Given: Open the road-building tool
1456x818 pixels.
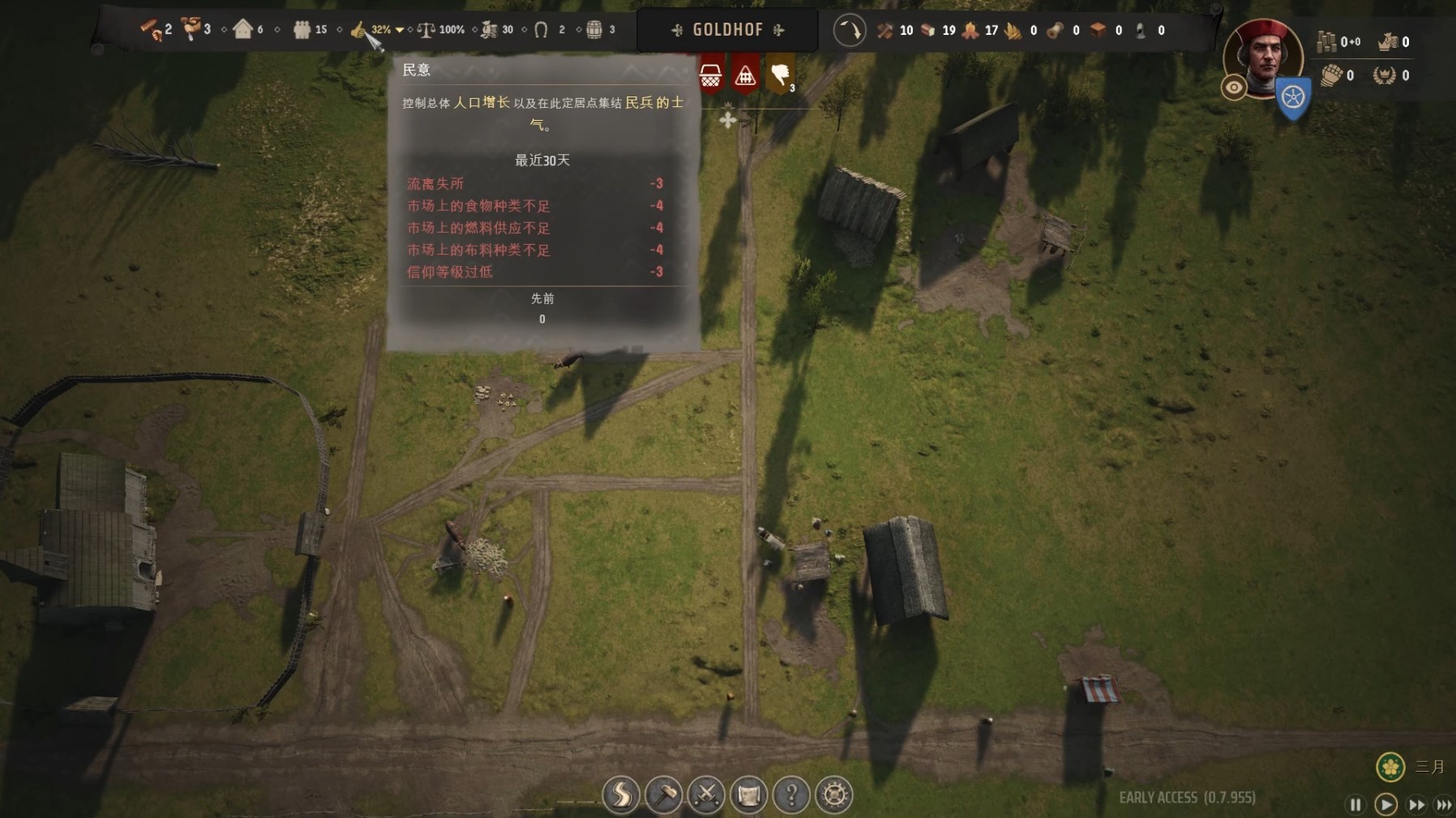Looking at the screenshot, I should 621,795.
